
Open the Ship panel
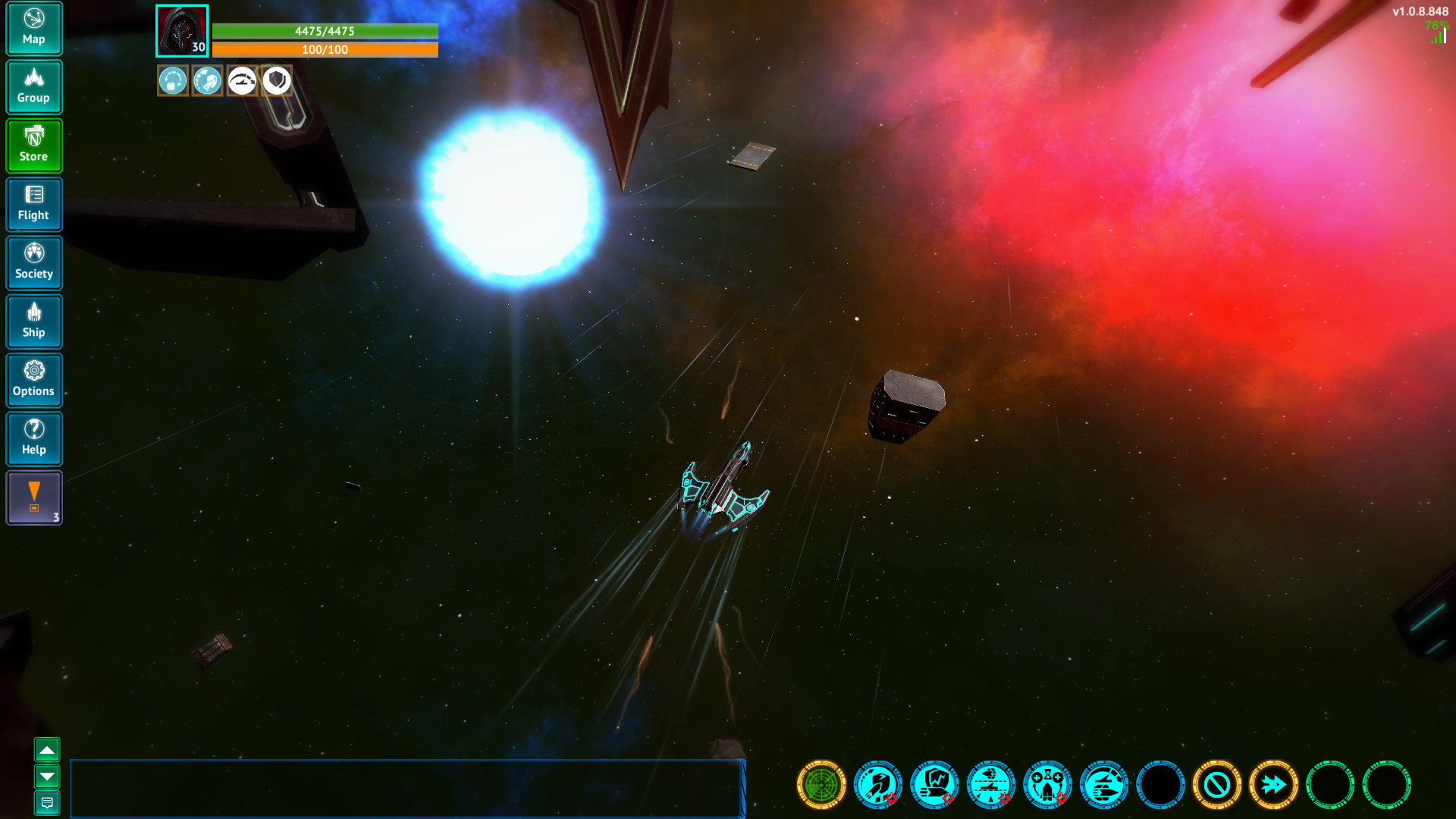tap(34, 322)
